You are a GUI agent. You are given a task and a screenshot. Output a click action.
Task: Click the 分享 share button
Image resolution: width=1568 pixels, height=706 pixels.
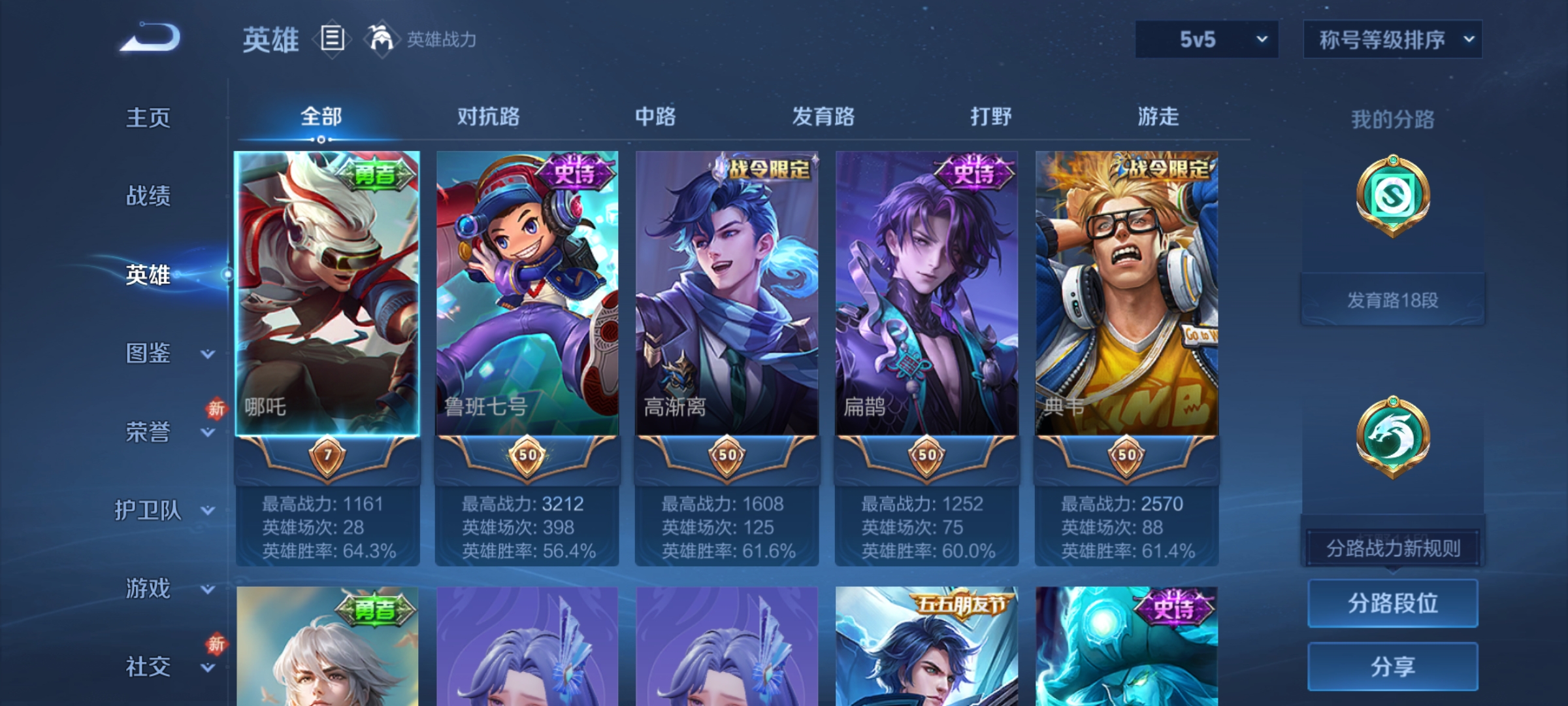tap(1392, 667)
